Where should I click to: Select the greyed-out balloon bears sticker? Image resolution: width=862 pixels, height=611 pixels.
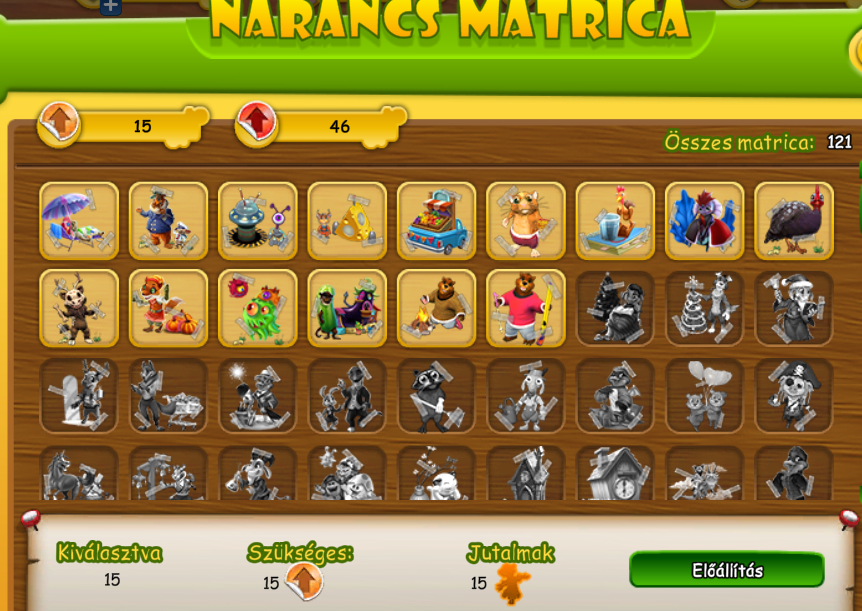pos(704,395)
